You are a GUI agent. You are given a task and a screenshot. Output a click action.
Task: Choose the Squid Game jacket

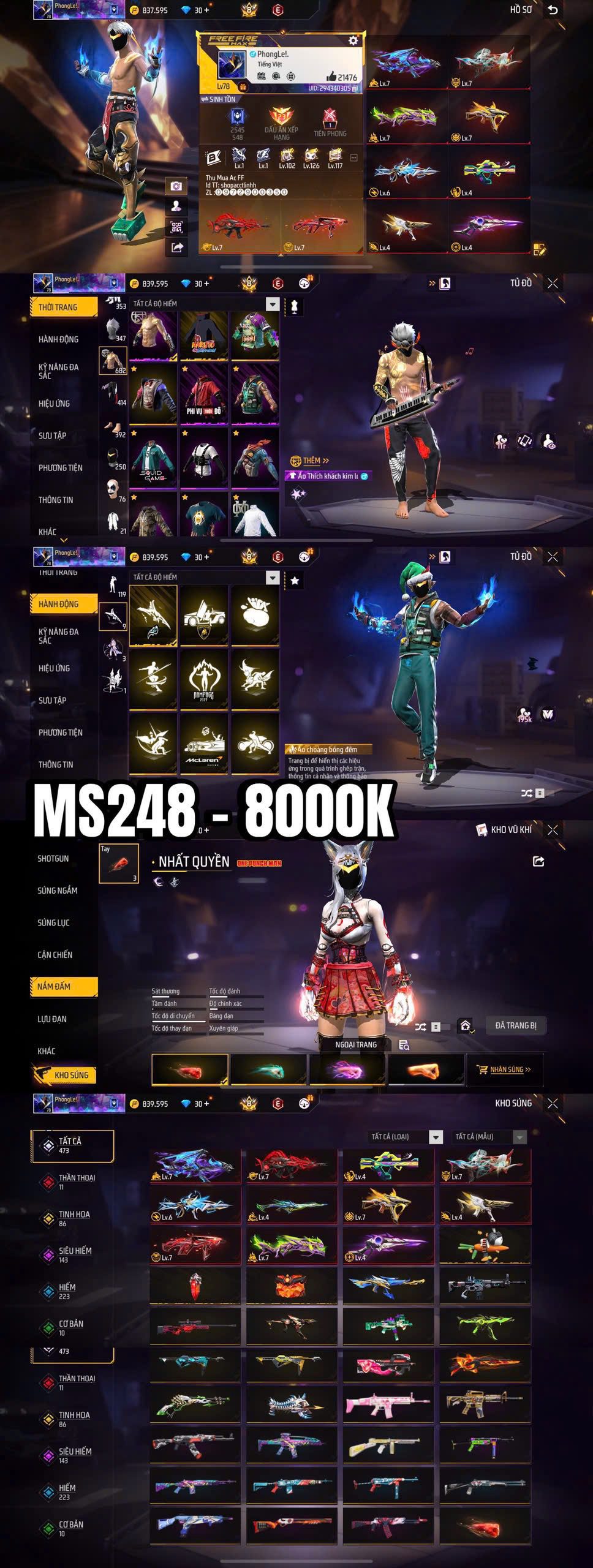[x=153, y=458]
